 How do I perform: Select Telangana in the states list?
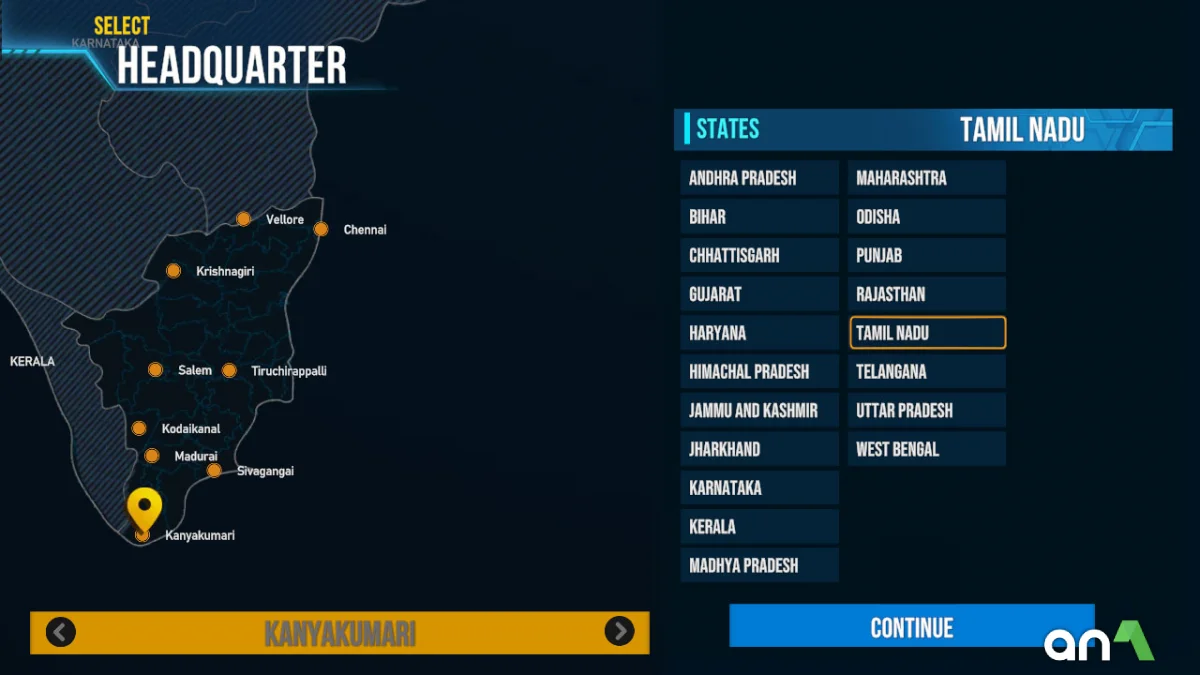(x=926, y=372)
